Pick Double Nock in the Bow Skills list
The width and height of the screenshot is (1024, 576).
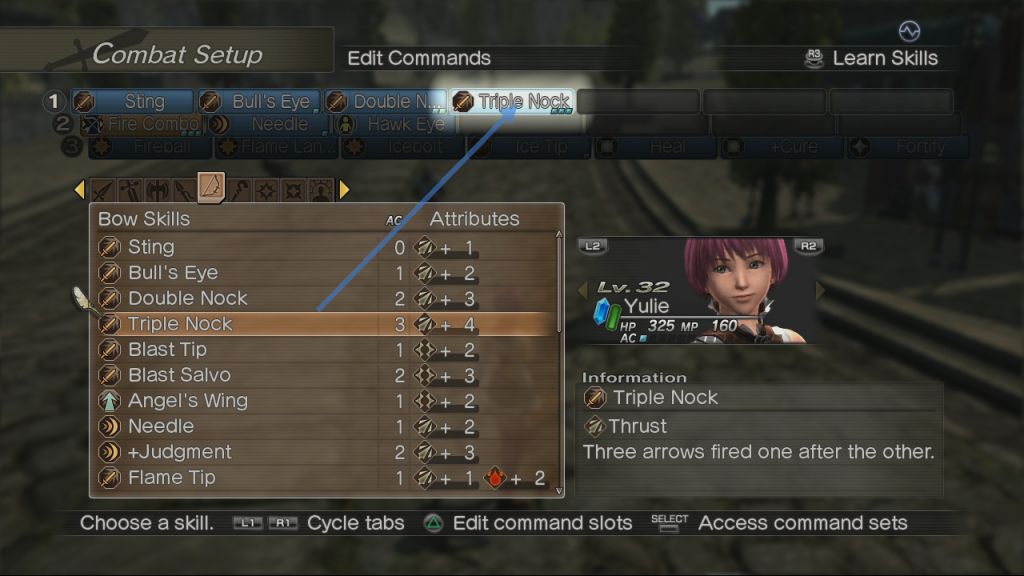187,298
